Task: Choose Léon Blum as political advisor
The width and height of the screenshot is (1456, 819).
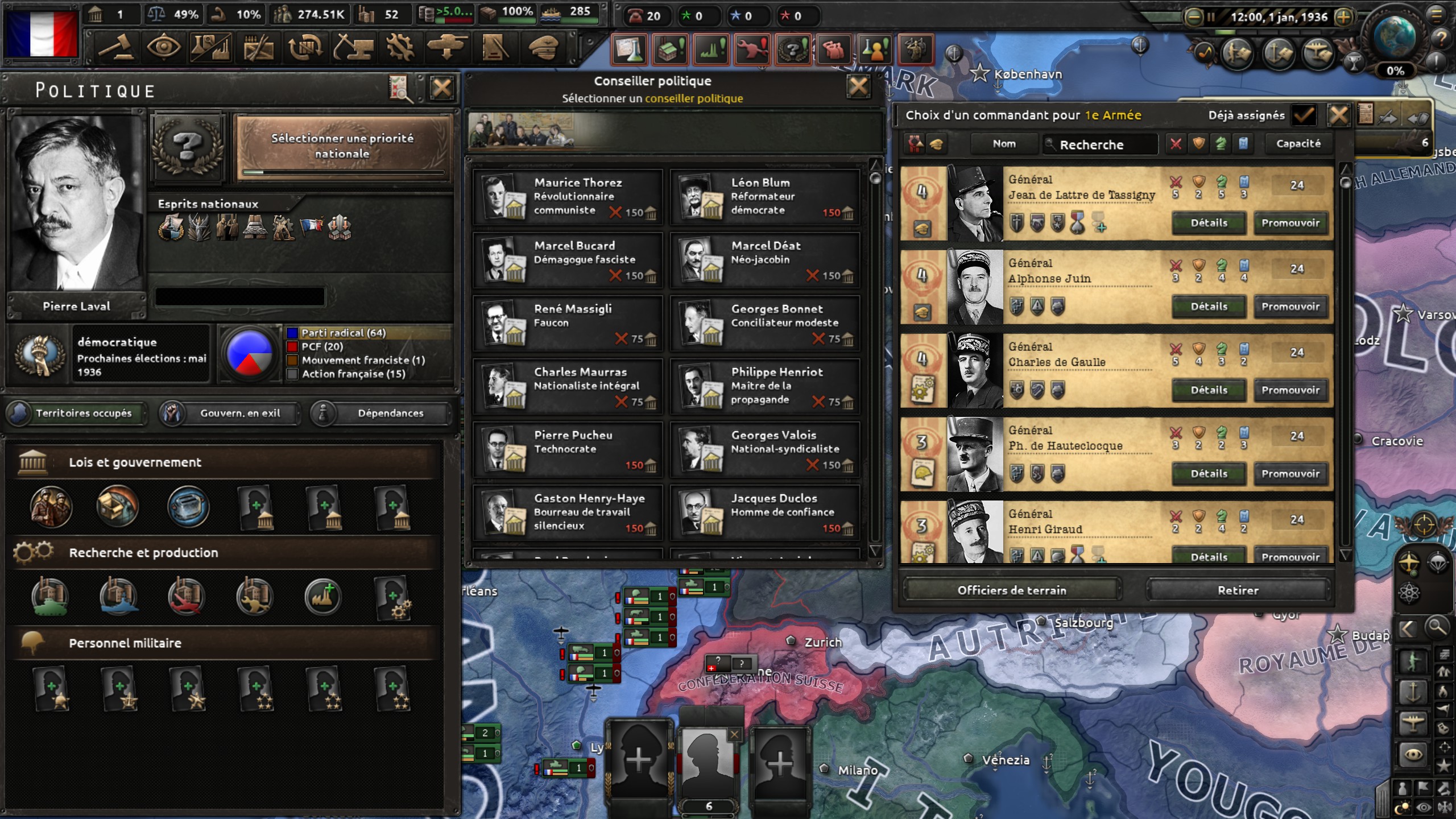Action: pyautogui.click(x=764, y=197)
